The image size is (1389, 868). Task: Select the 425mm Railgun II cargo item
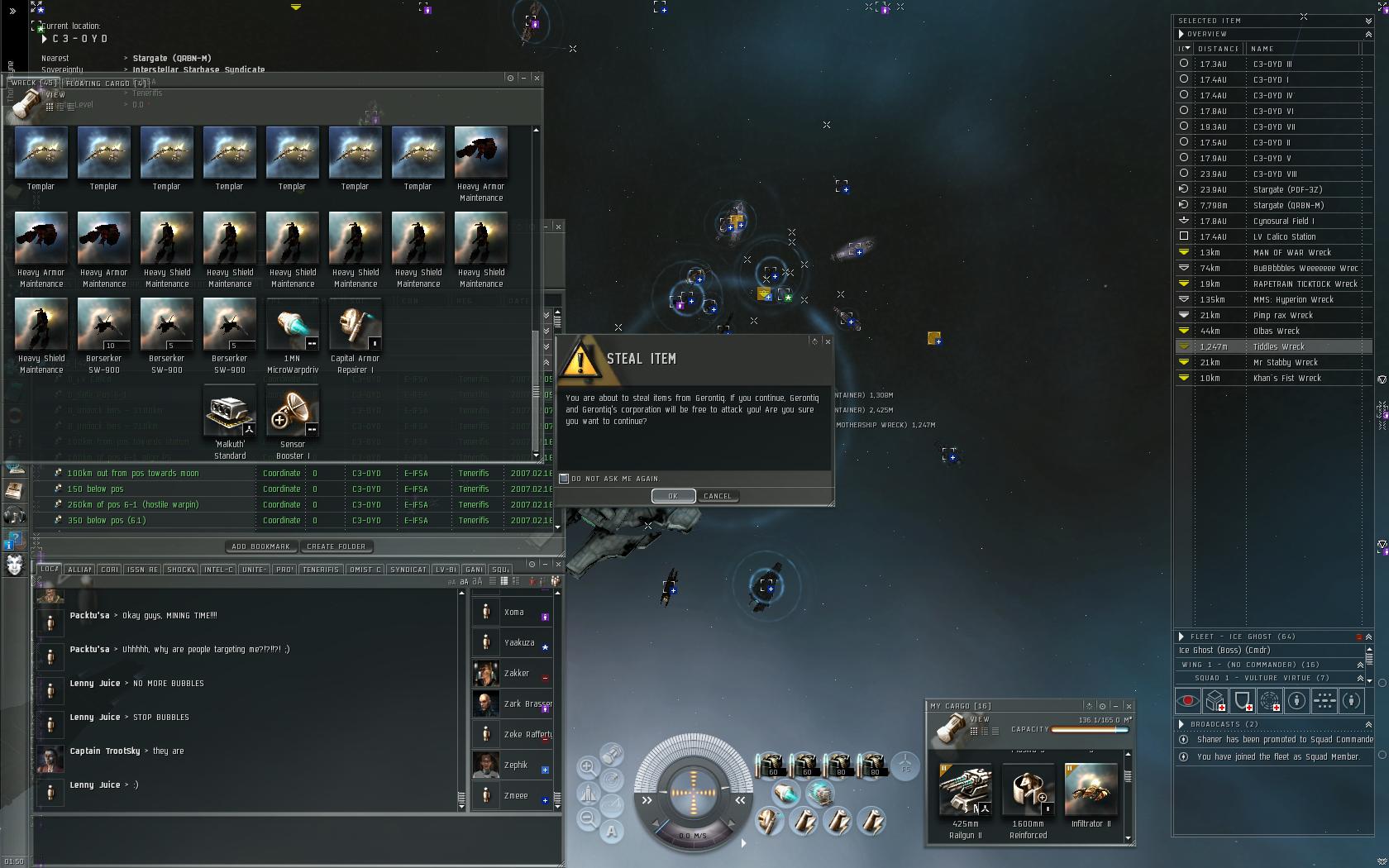tap(965, 792)
